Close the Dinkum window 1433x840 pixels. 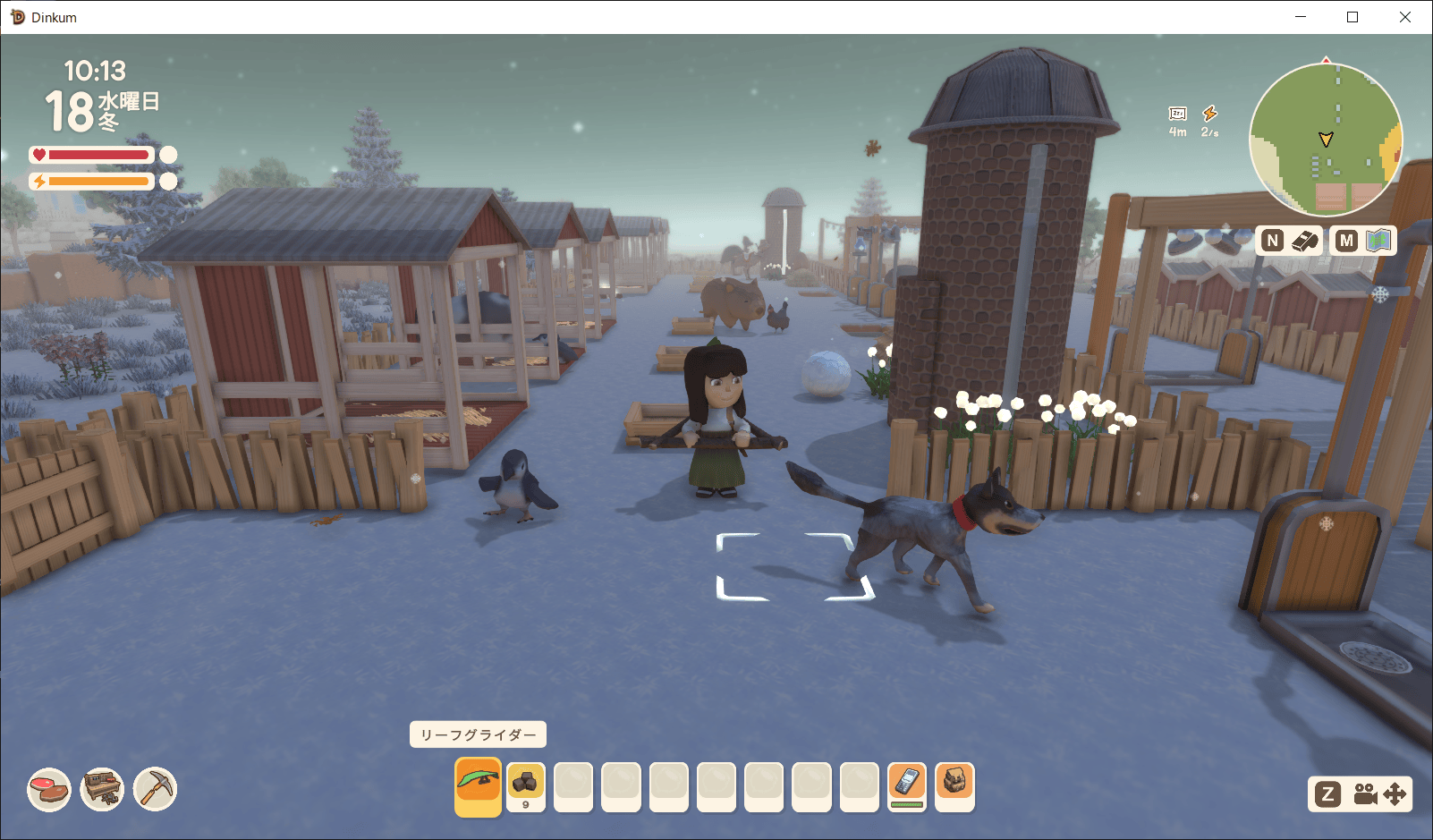[x=1404, y=17]
